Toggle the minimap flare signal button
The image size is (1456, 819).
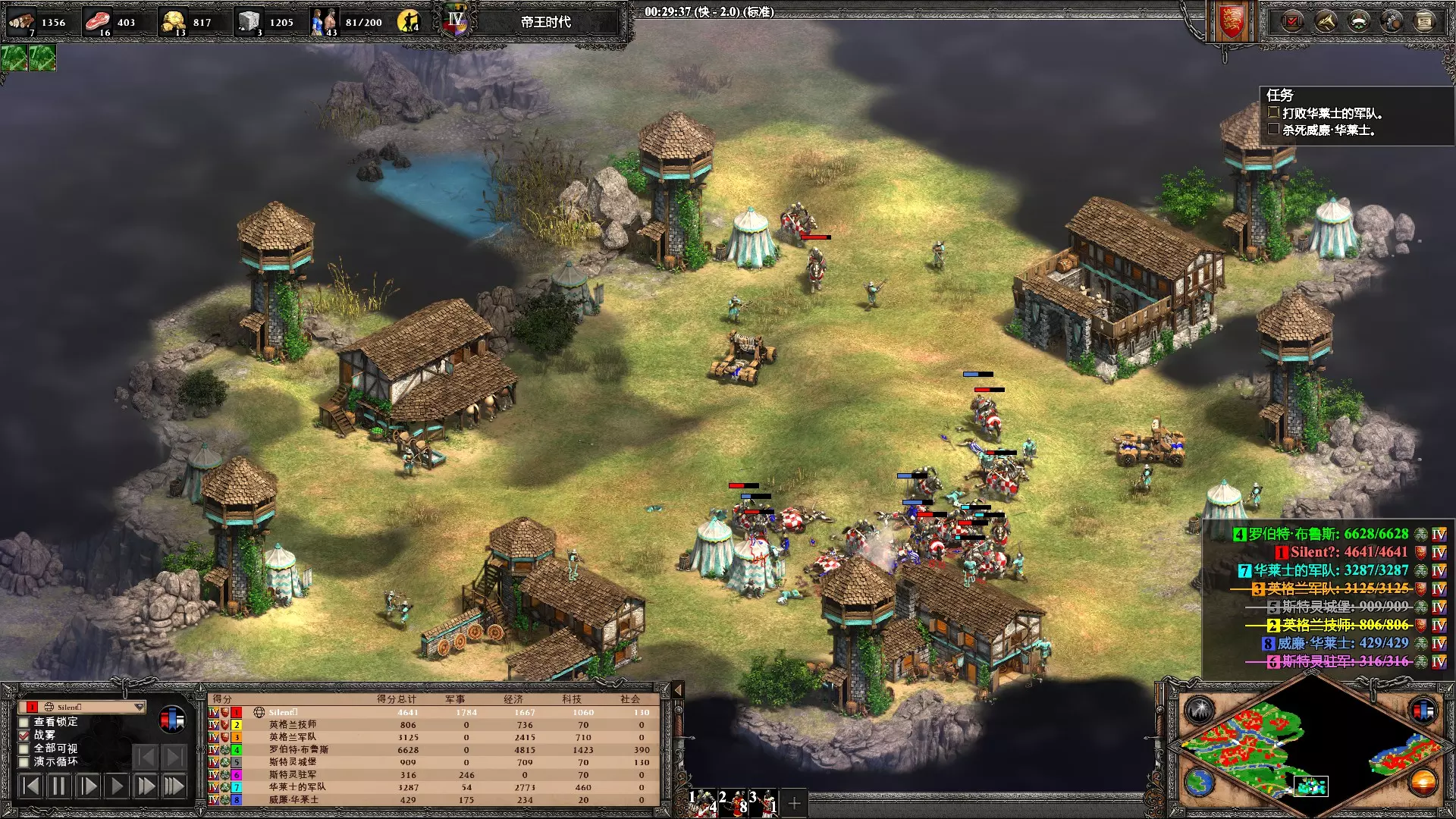1200,711
